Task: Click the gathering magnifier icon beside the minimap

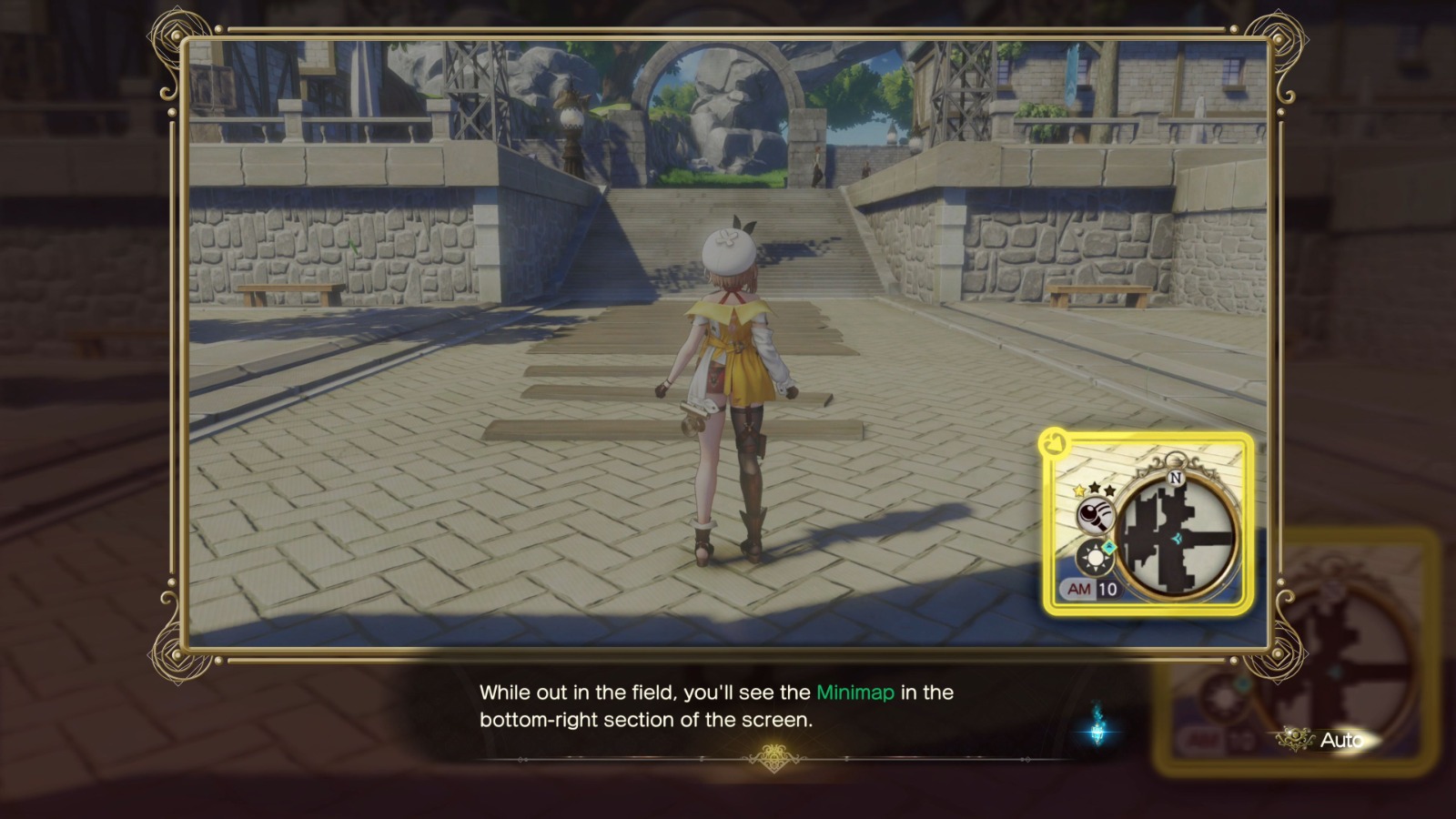Action: click(x=1096, y=514)
